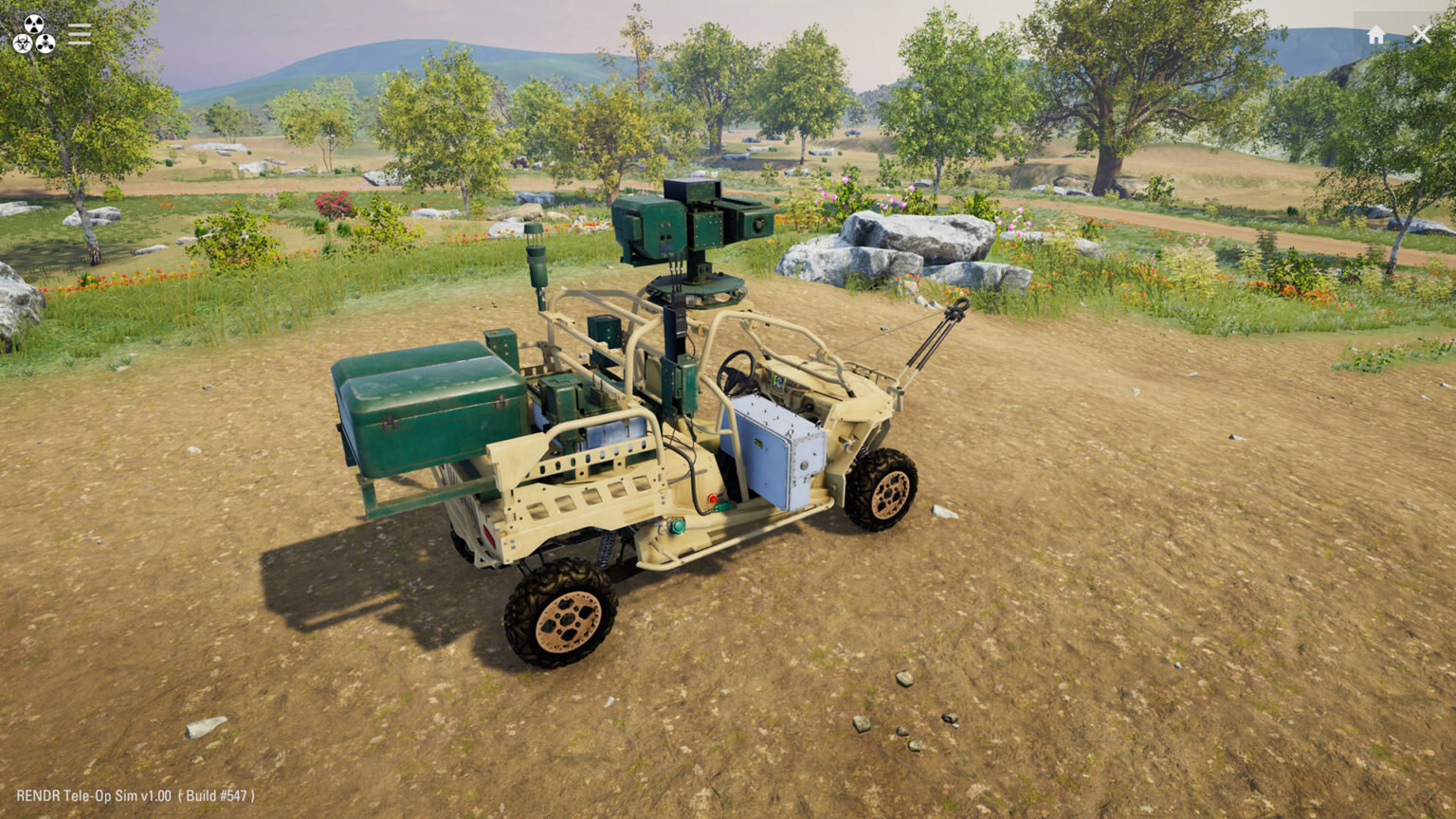This screenshot has height=819, width=1456.
Task: Select the amber beacon mast on the vehicle
Action: [537, 270]
